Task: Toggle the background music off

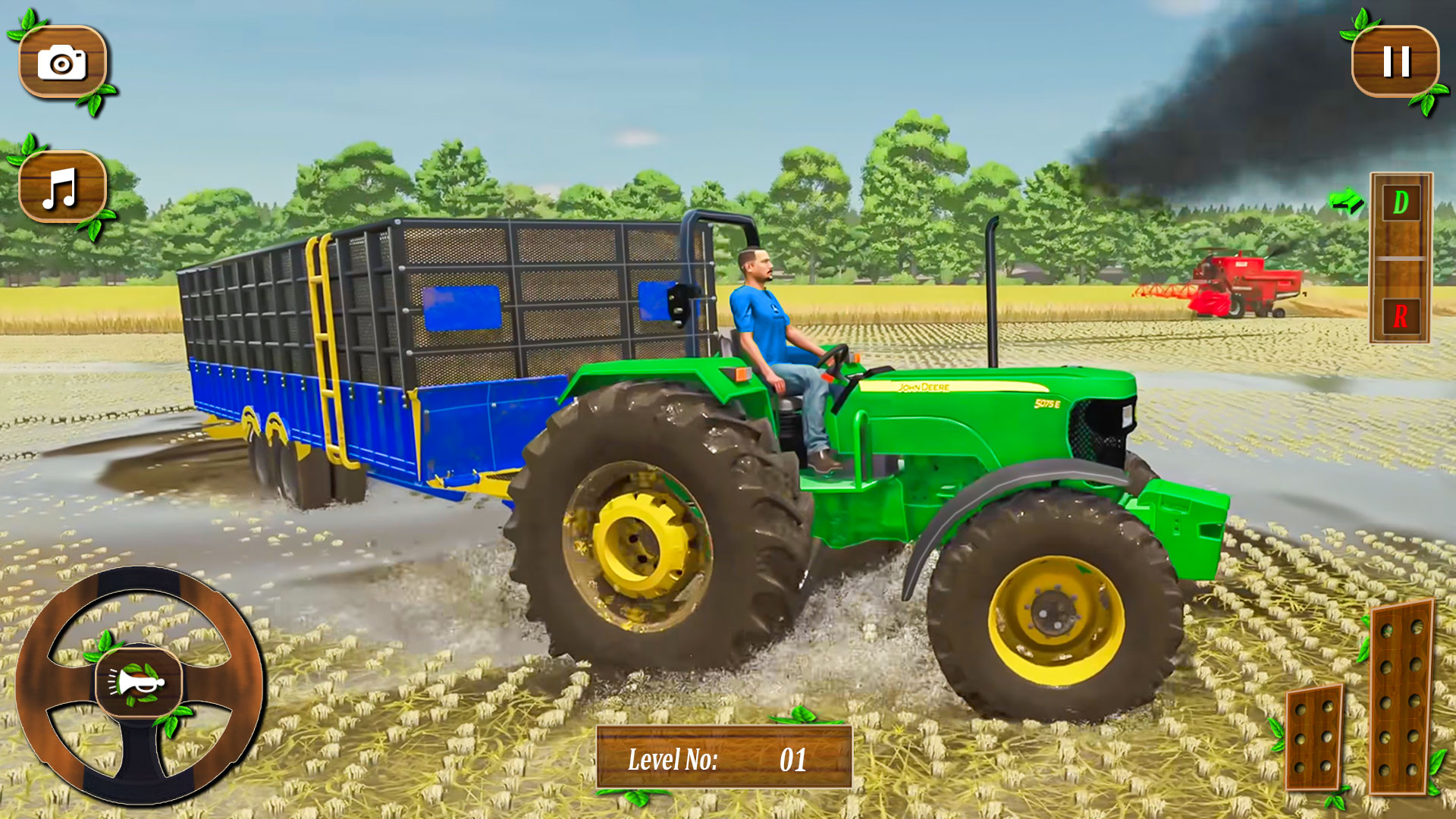Action: pyautogui.click(x=62, y=188)
